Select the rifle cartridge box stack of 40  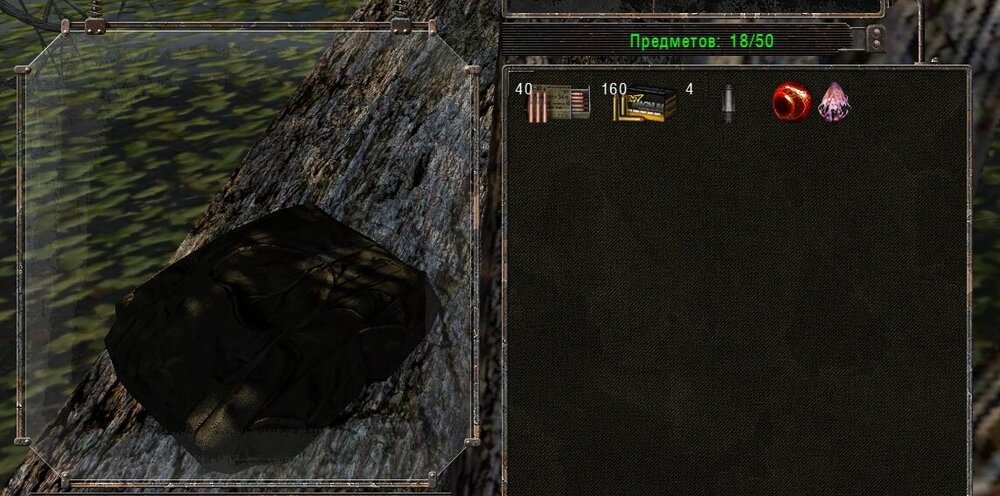pyautogui.click(x=558, y=103)
